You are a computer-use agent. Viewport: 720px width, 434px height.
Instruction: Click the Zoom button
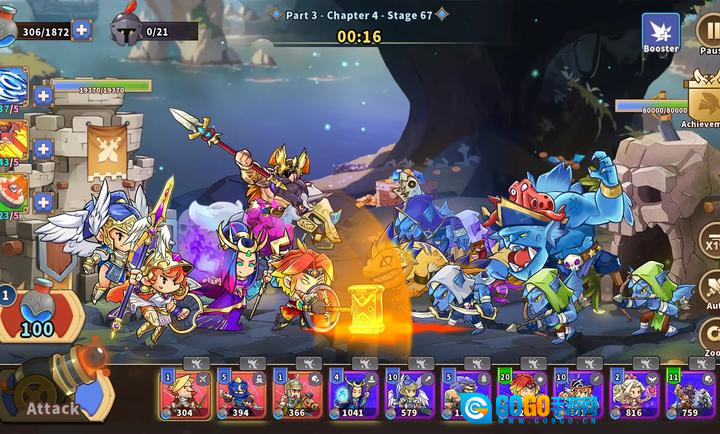(x=711, y=337)
